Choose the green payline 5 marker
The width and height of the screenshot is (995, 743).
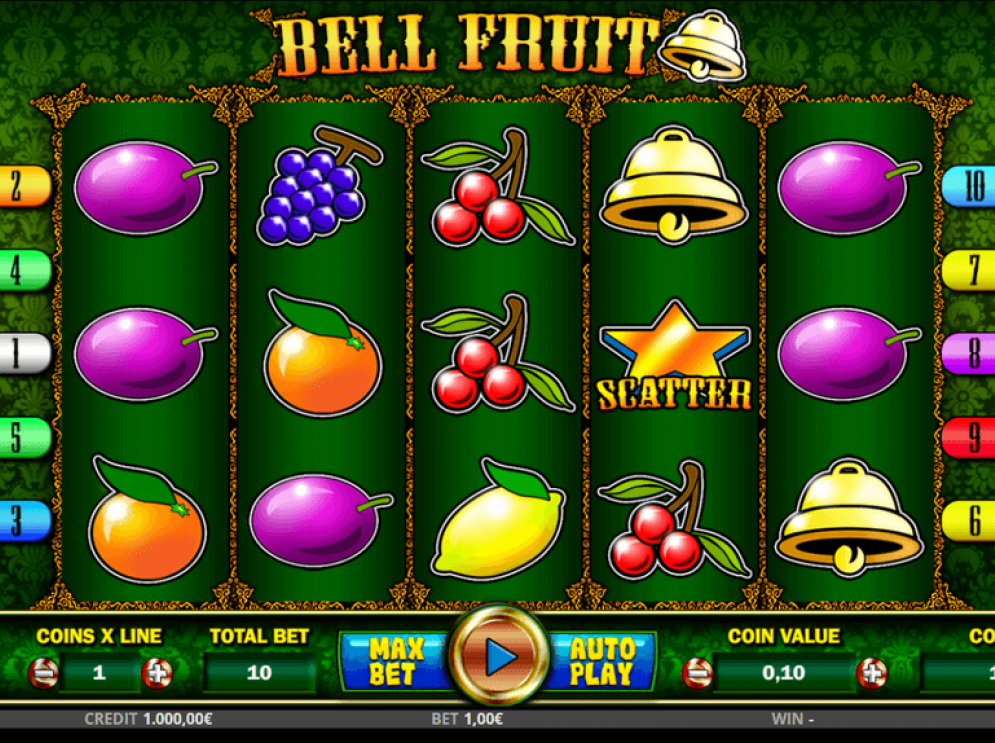point(24,437)
